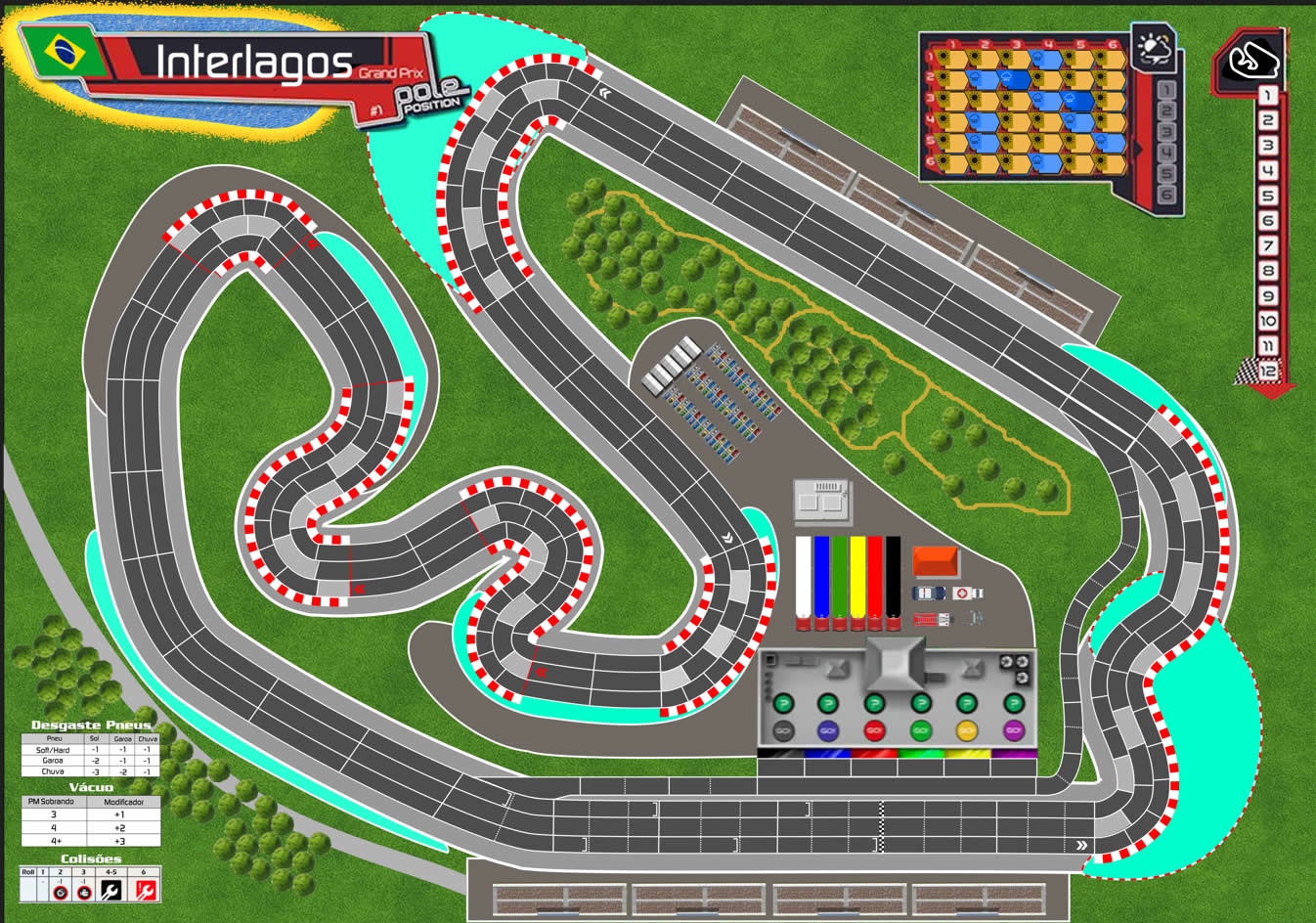This screenshot has width=1316, height=923.
Task: Select the ambulance icon in the paddock
Action: (x=967, y=593)
